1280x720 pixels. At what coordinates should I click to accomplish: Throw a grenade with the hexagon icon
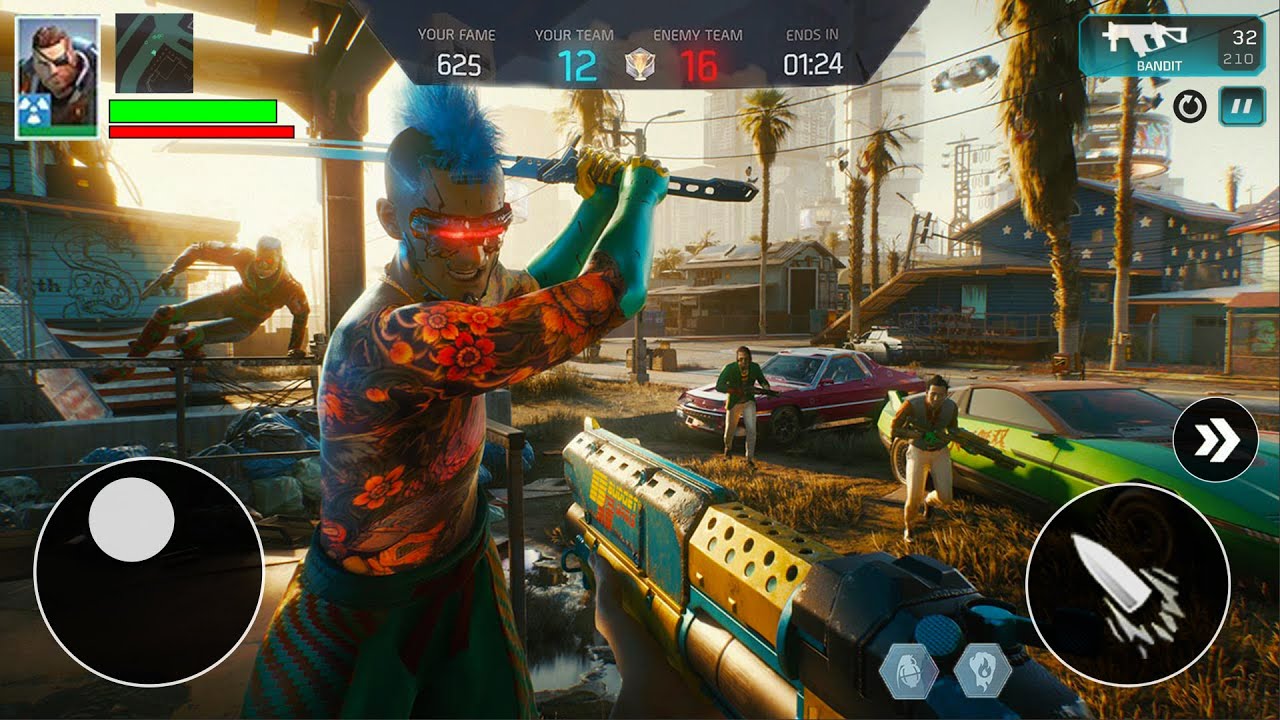(x=909, y=671)
